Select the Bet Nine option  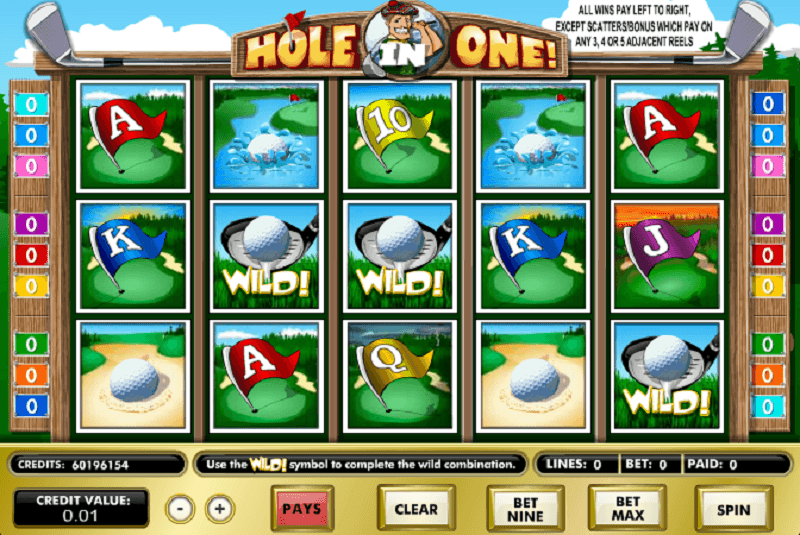524,508
